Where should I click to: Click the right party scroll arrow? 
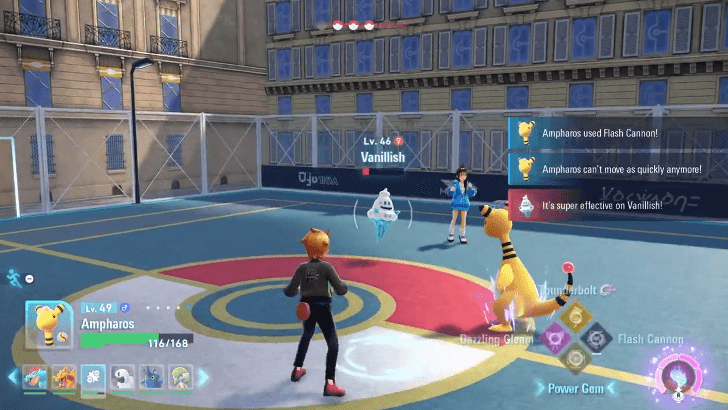click(x=203, y=377)
